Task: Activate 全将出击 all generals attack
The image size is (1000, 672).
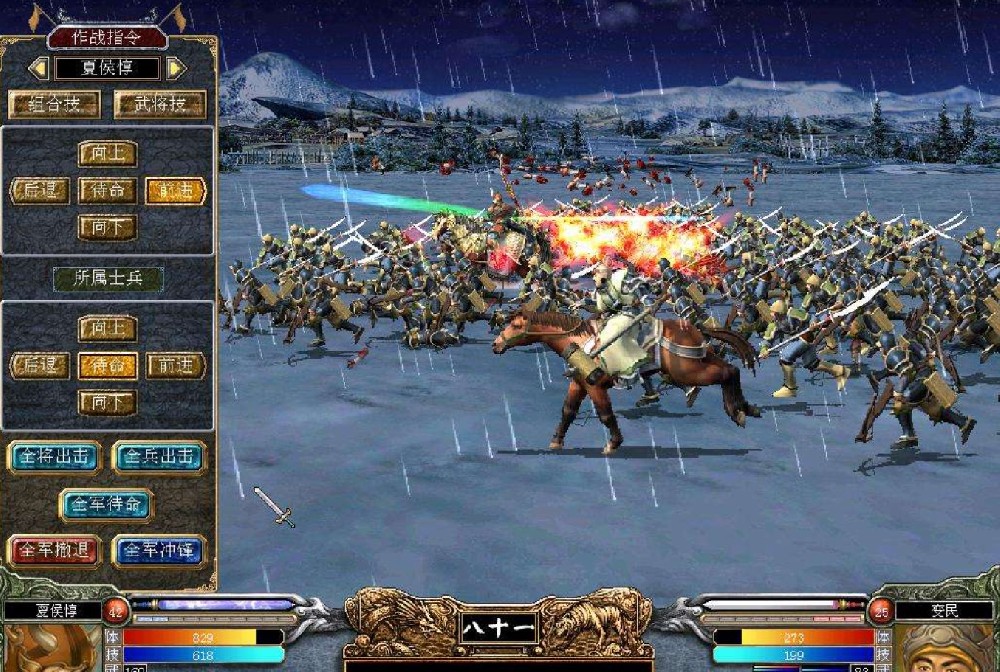Action: [x=55, y=457]
